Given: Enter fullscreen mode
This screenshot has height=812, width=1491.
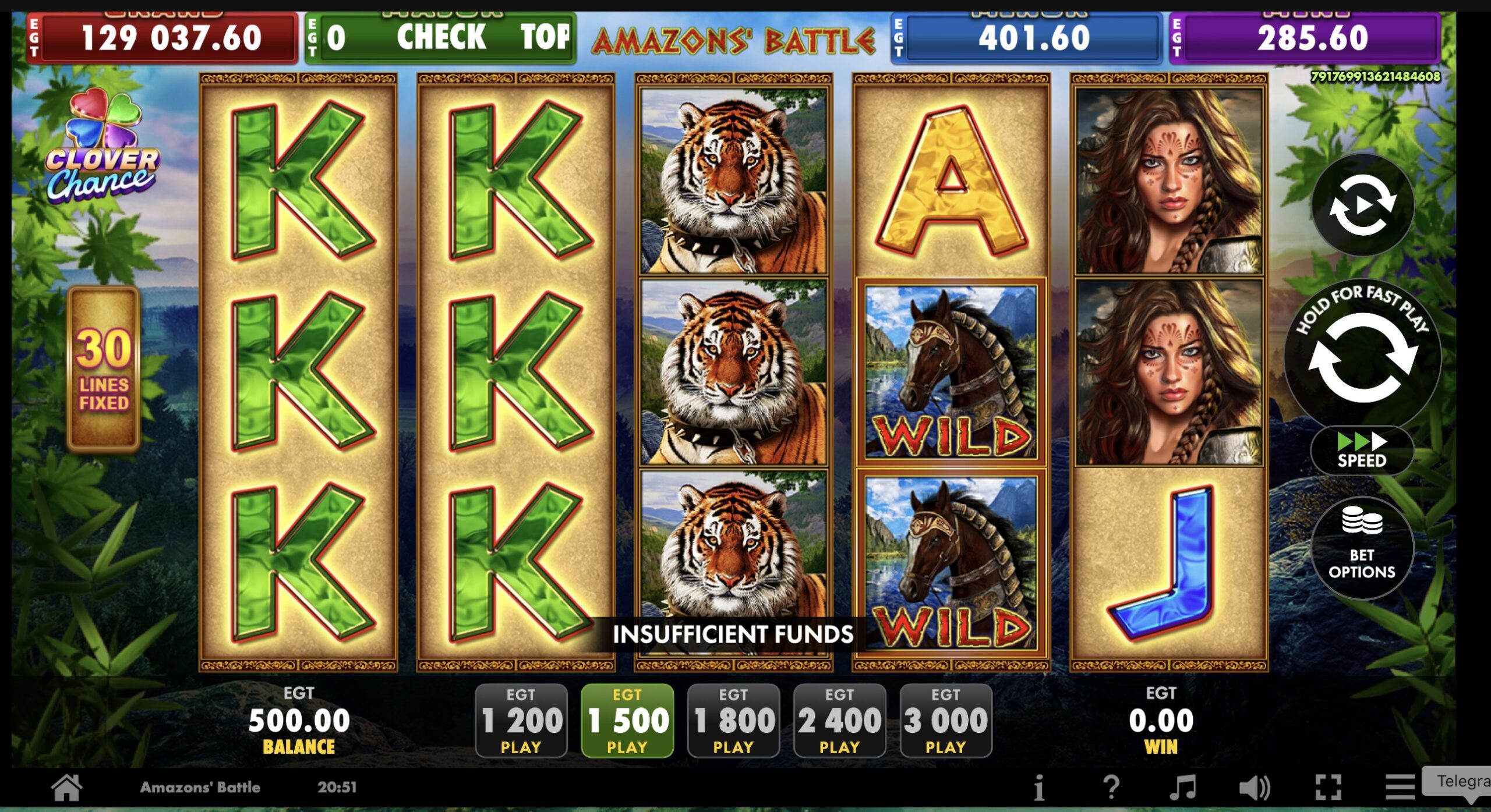Looking at the screenshot, I should point(1329,788).
